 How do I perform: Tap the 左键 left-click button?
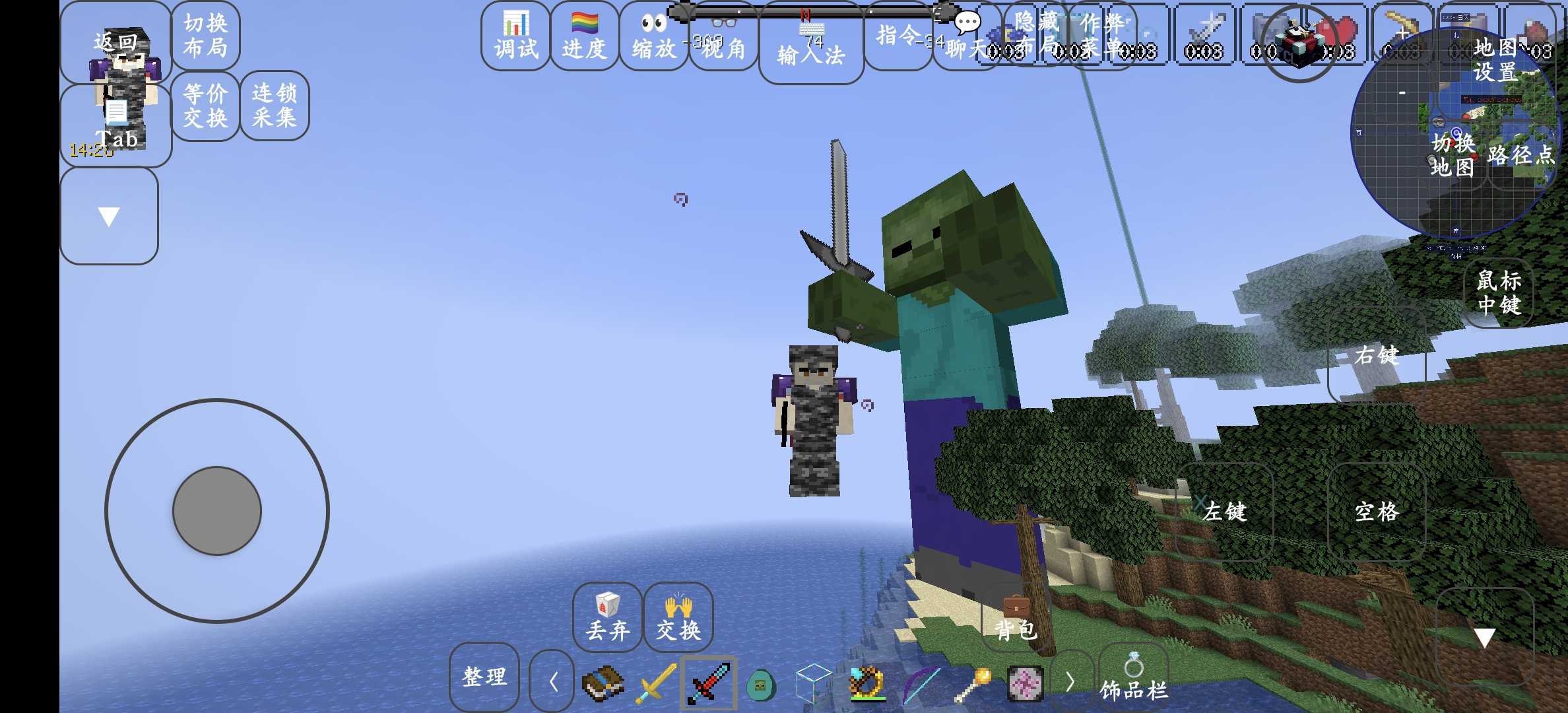(x=1225, y=512)
